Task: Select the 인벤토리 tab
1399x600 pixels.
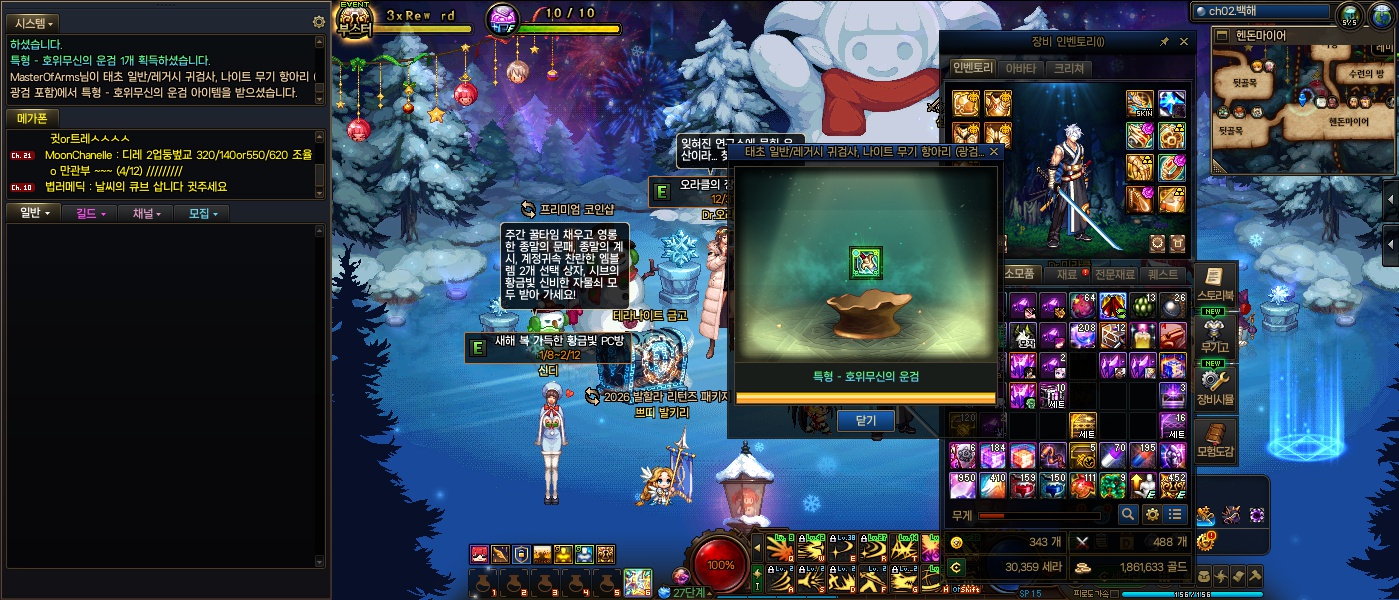Action: [972, 69]
